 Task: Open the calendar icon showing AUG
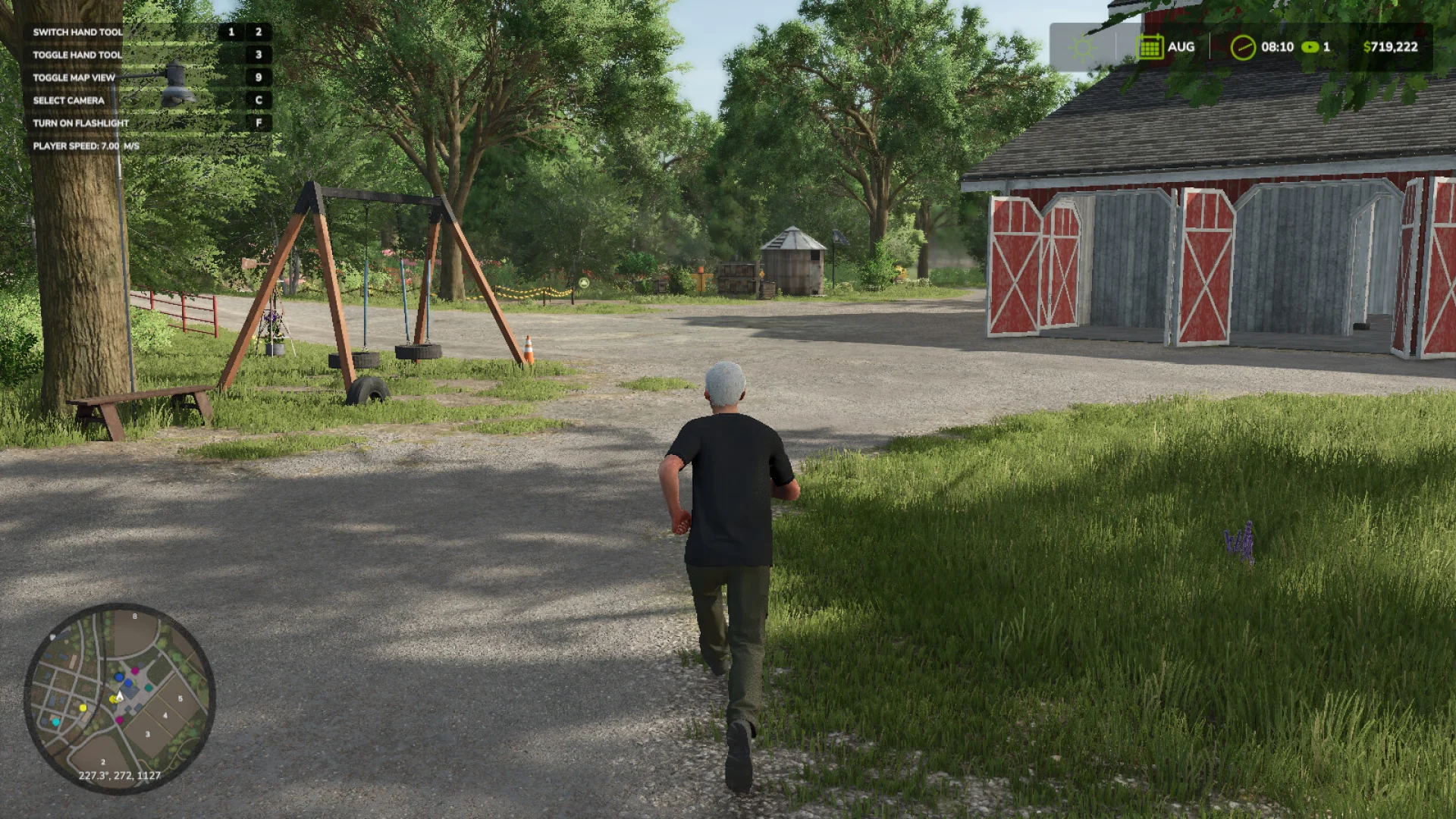(1151, 47)
